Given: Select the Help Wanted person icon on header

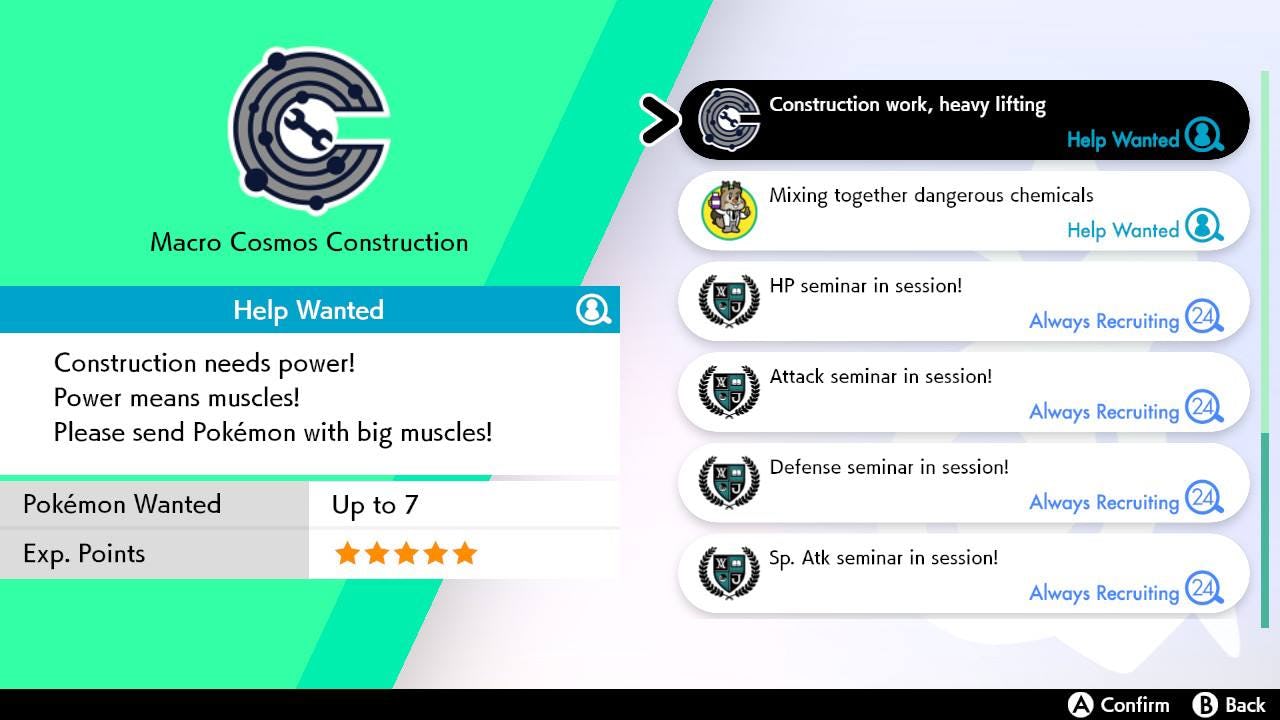Looking at the screenshot, I should point(594,310).
